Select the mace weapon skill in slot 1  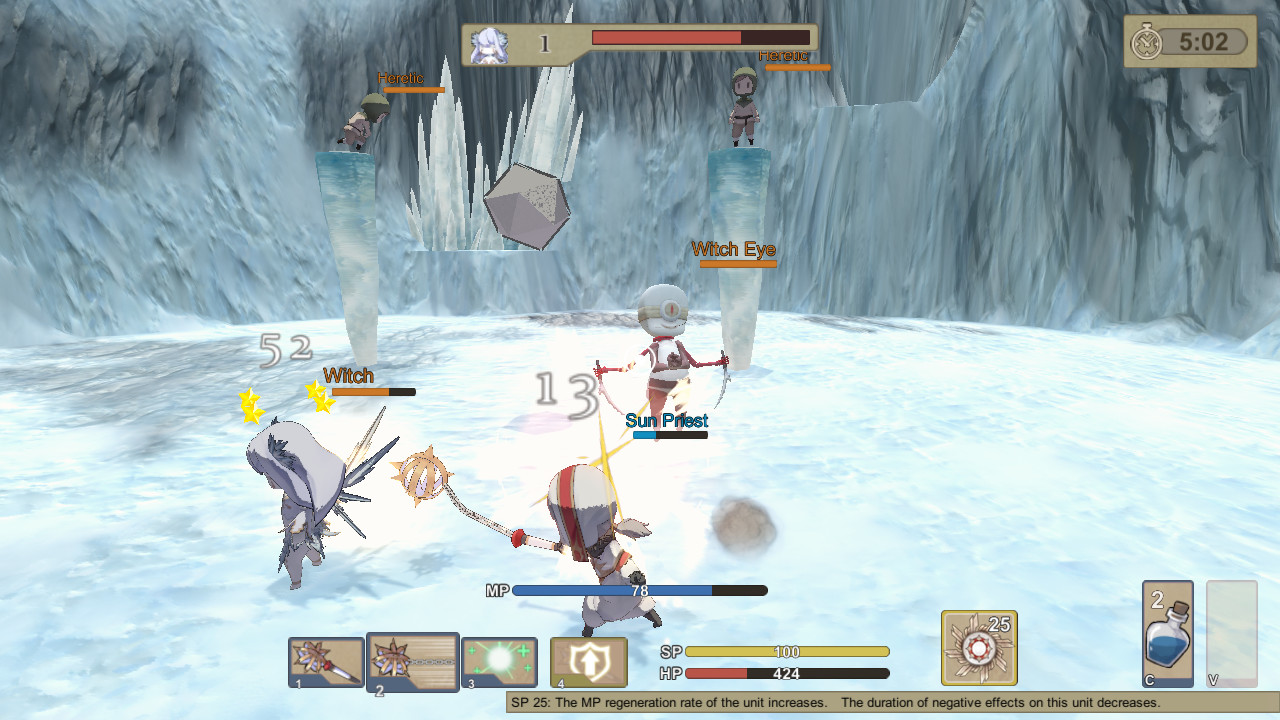(x=325, y=662)
